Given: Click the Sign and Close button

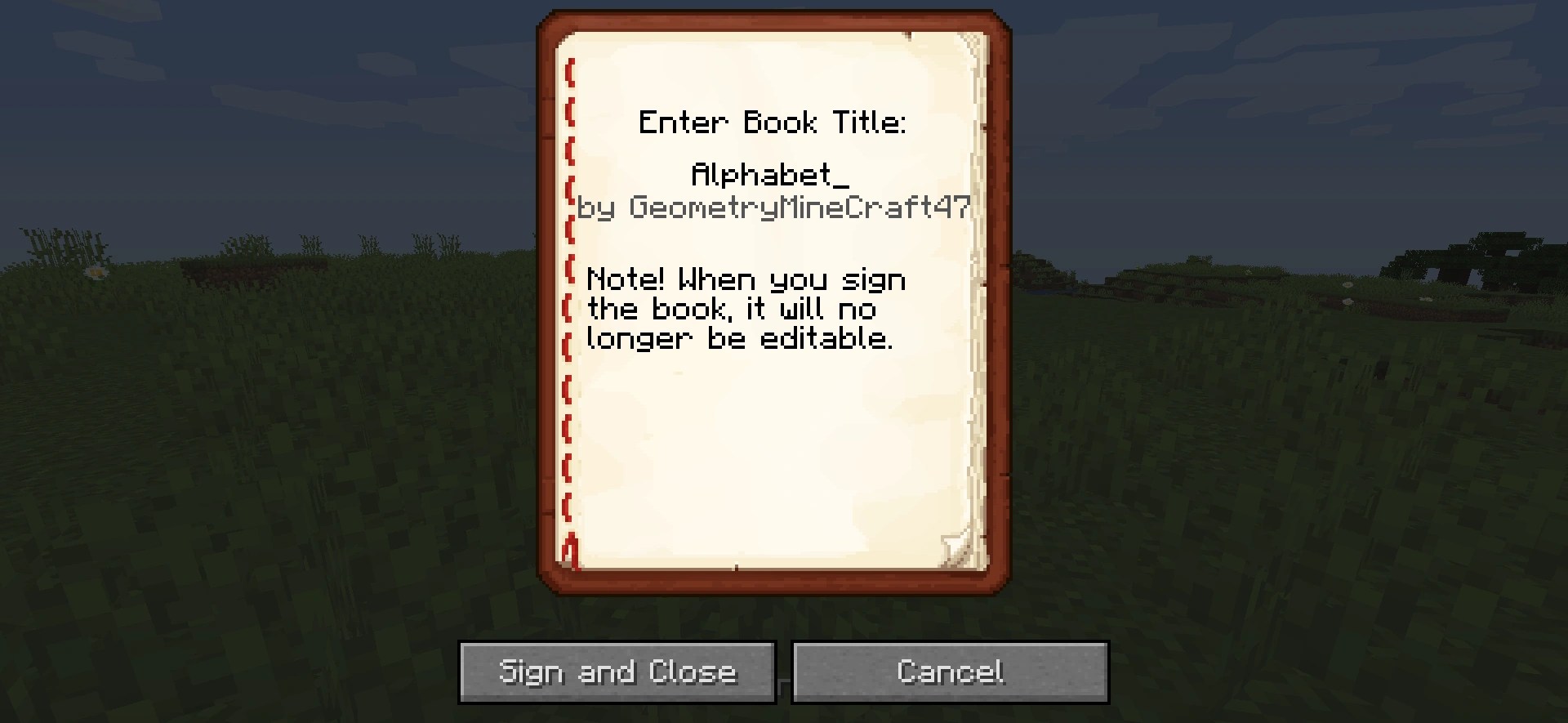Looking at the screenshot, I should [617, 672].
